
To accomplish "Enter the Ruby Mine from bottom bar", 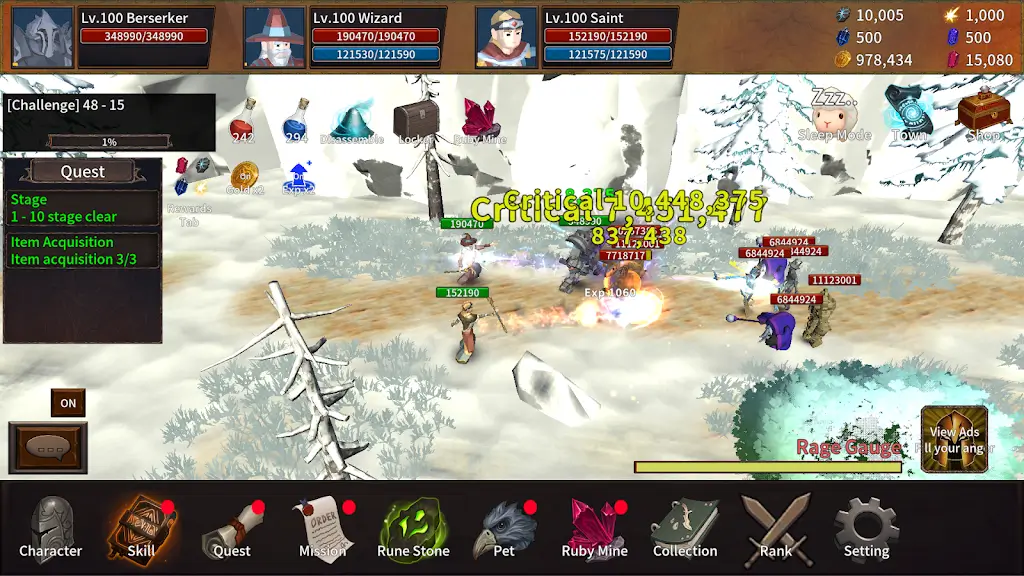I will (x=595, y=527).
